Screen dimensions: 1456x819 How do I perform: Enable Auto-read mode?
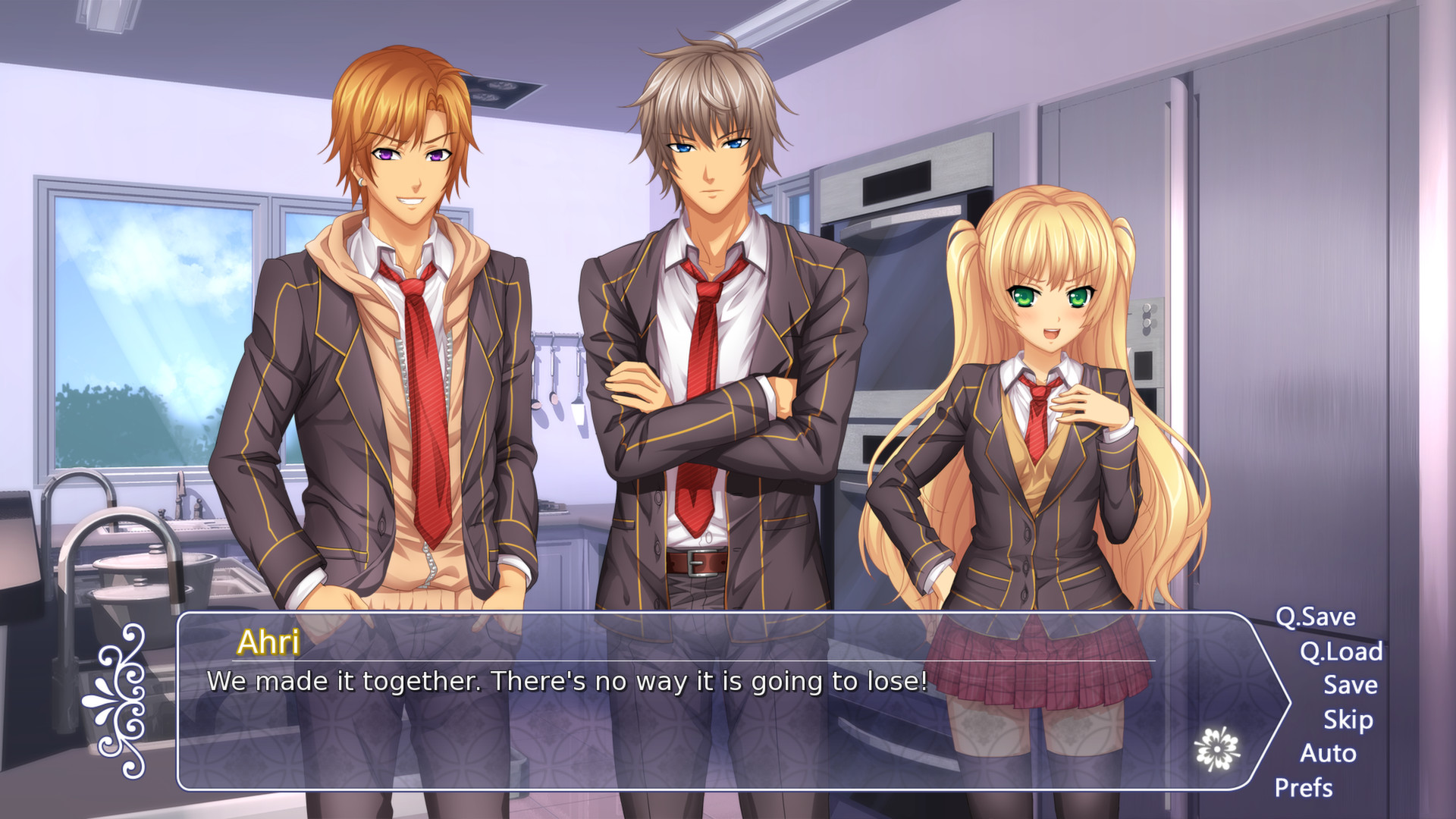coord(1329,754)
